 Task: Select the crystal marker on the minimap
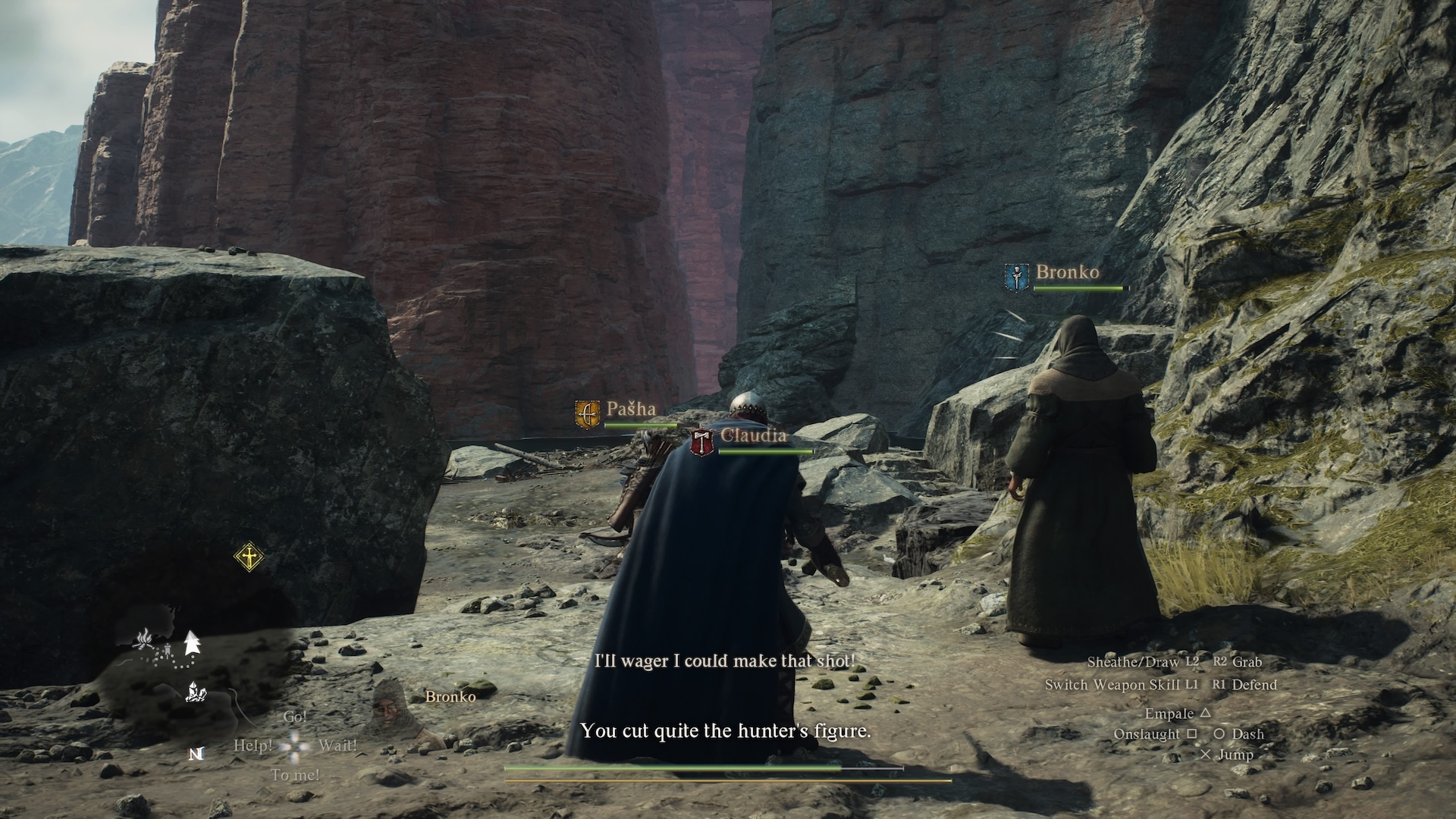(x=195, y=692)
